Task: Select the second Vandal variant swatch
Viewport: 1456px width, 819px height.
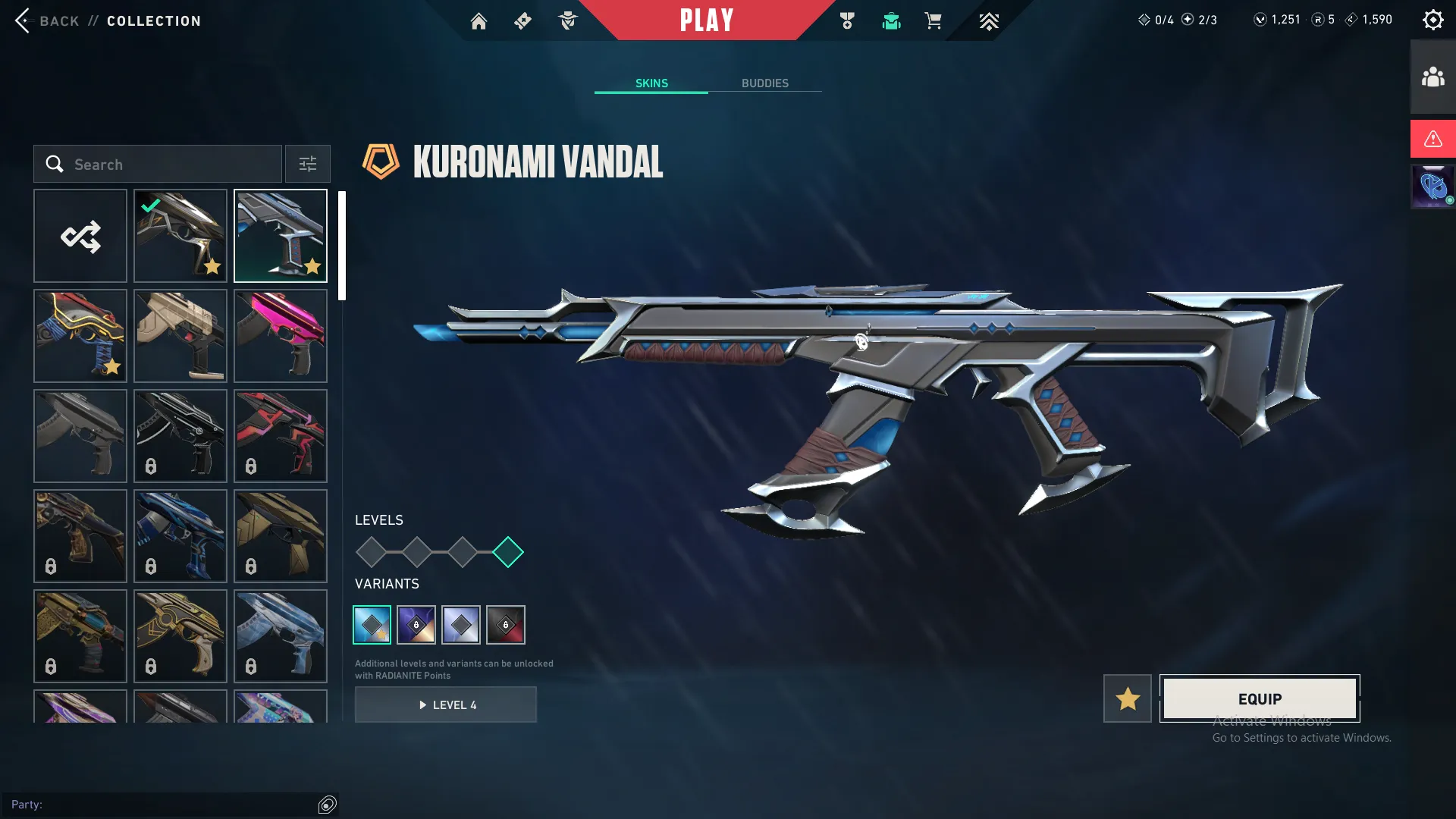Action: (x=416, y=624)
